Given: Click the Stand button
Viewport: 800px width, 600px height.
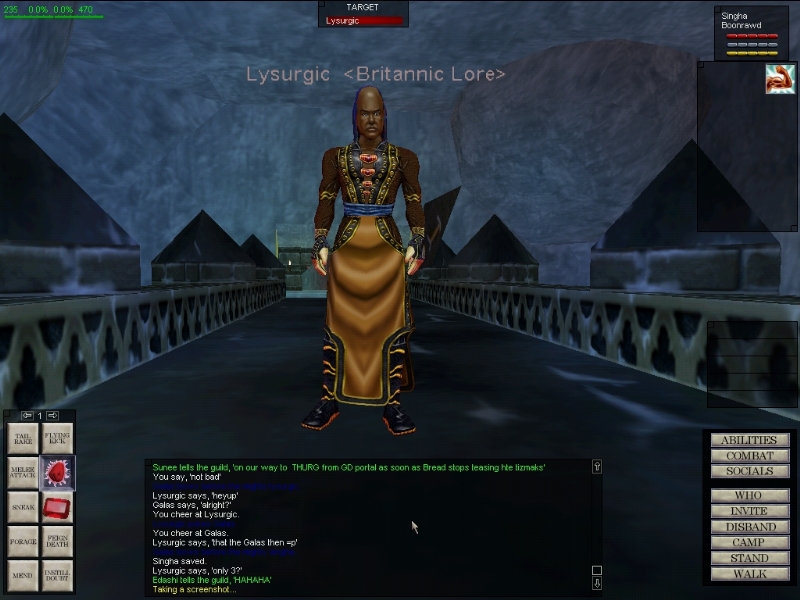Looking at the screenshot, I should coord(750,558).
